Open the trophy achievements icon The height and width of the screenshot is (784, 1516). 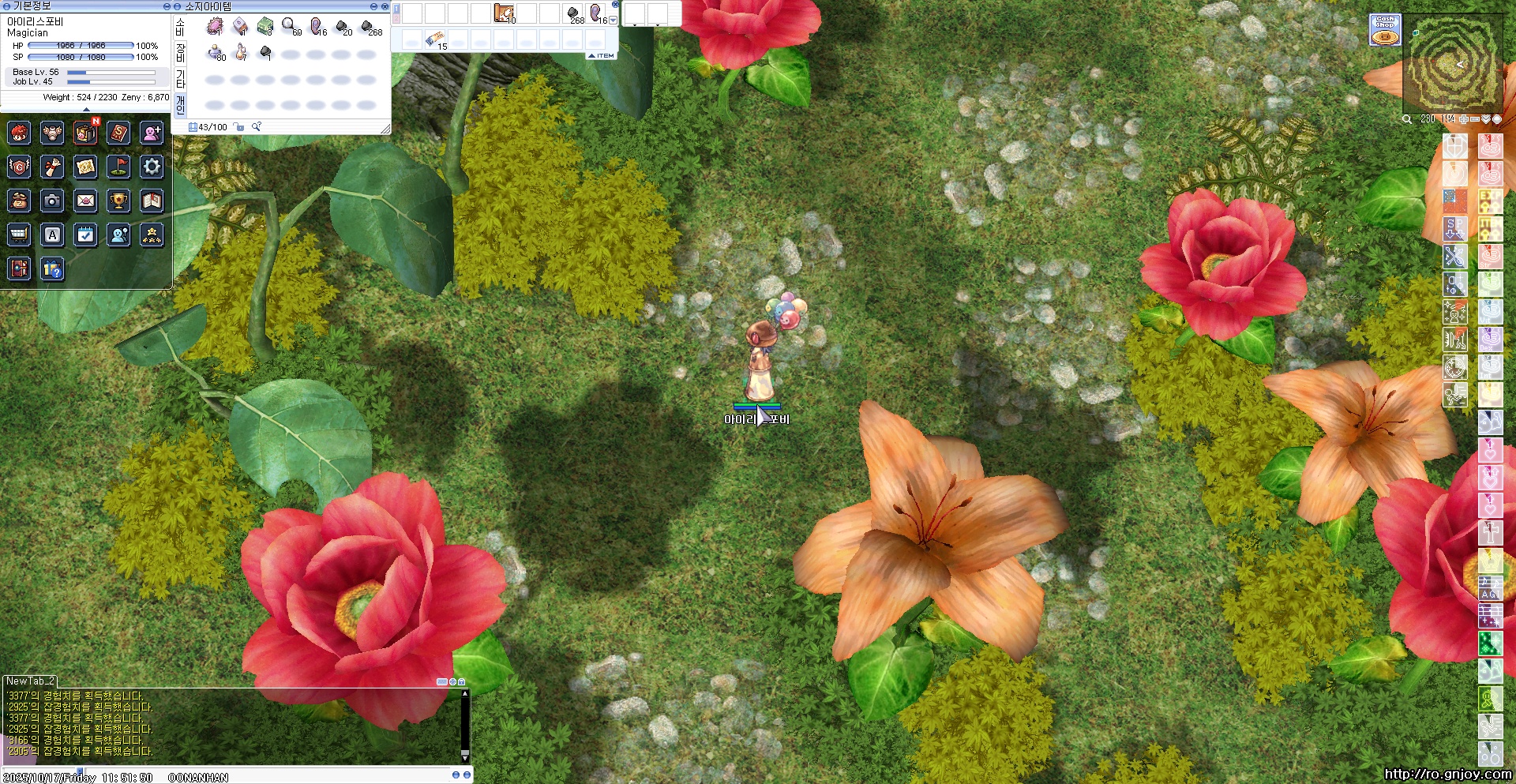click(x=118, y=201)
